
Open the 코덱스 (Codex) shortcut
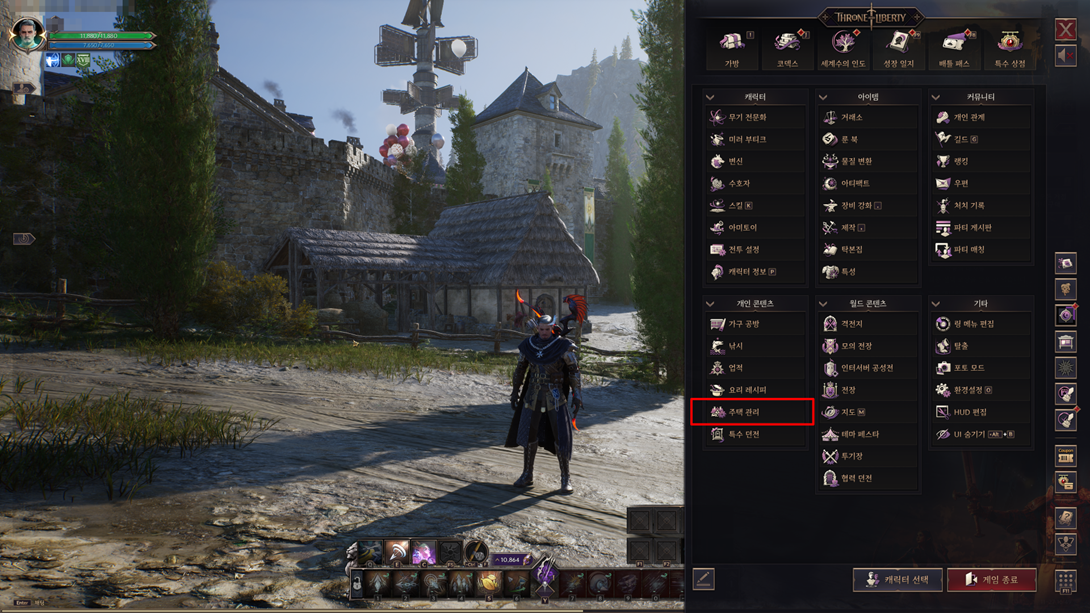(787, 46)
